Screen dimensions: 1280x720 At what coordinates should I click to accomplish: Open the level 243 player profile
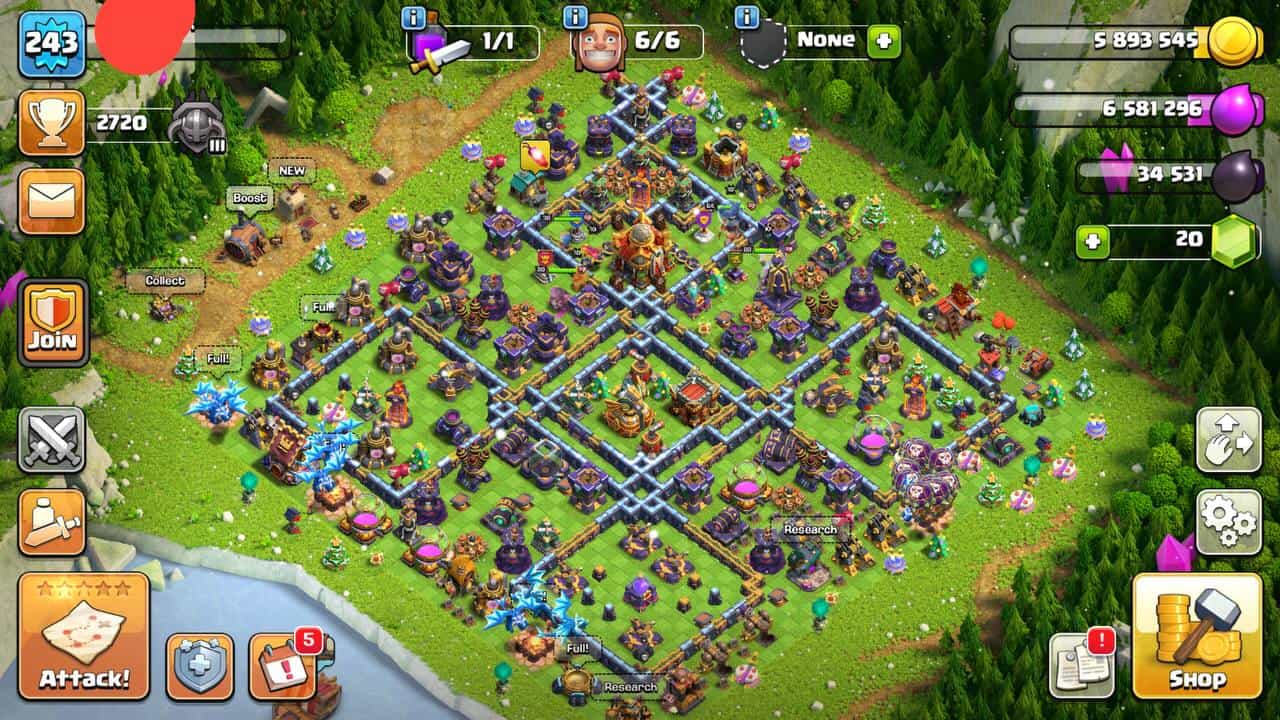51,43
